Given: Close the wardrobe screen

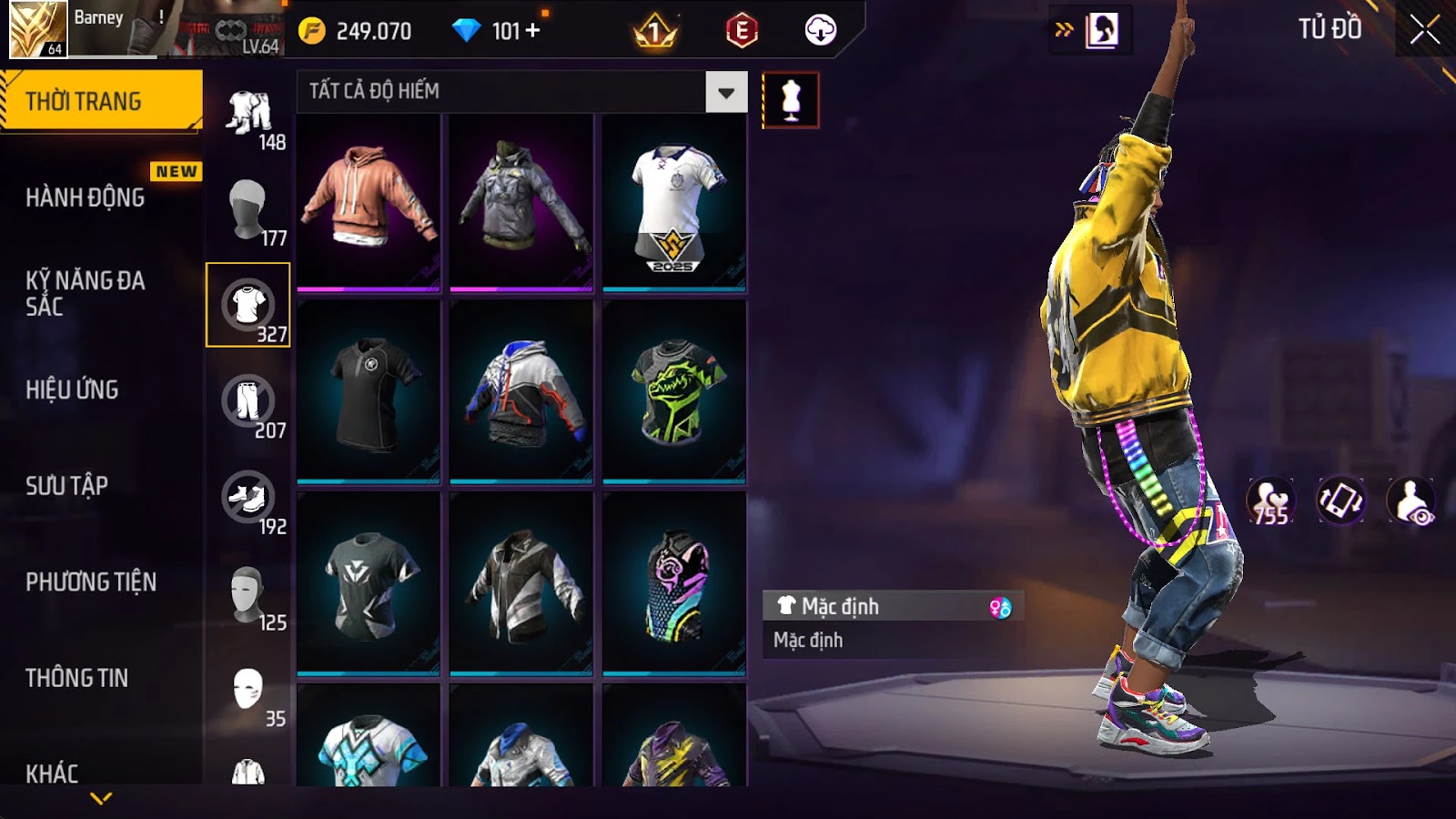Looking at the screenshot, I should tap(1424, 30).
